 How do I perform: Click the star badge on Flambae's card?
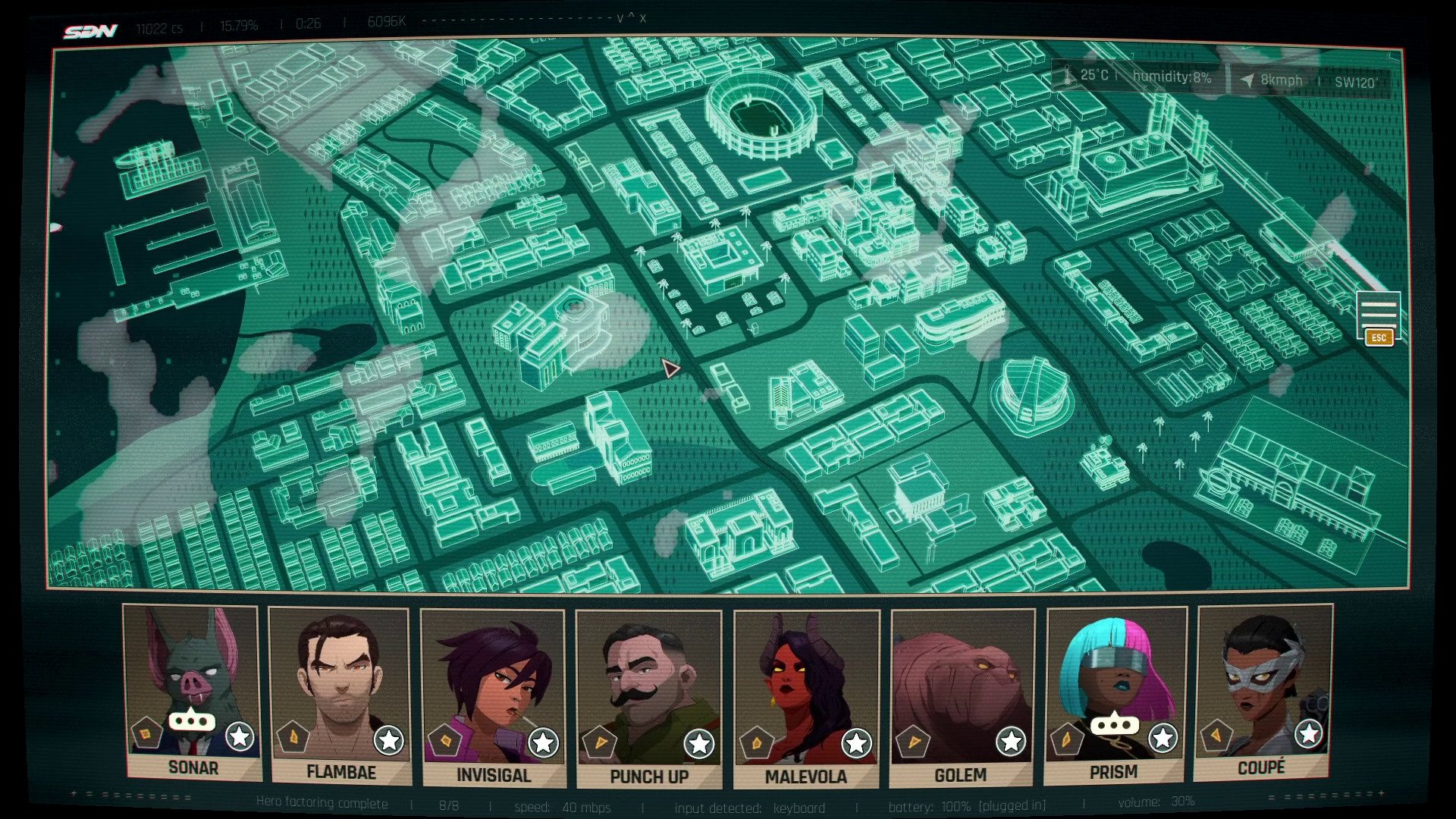pyautogui.click(x=388, y=740)
